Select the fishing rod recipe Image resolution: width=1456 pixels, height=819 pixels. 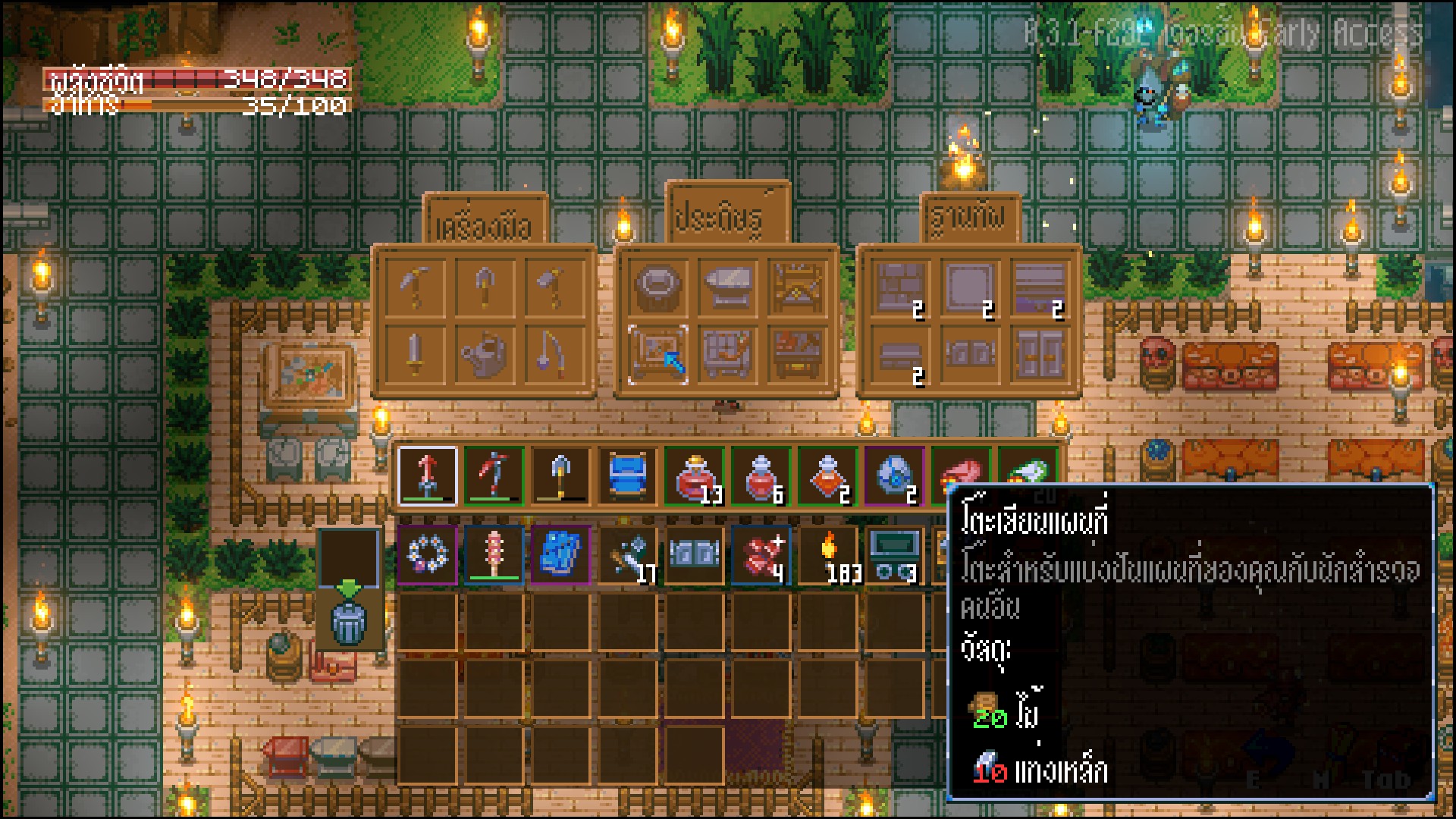(554, 355)
